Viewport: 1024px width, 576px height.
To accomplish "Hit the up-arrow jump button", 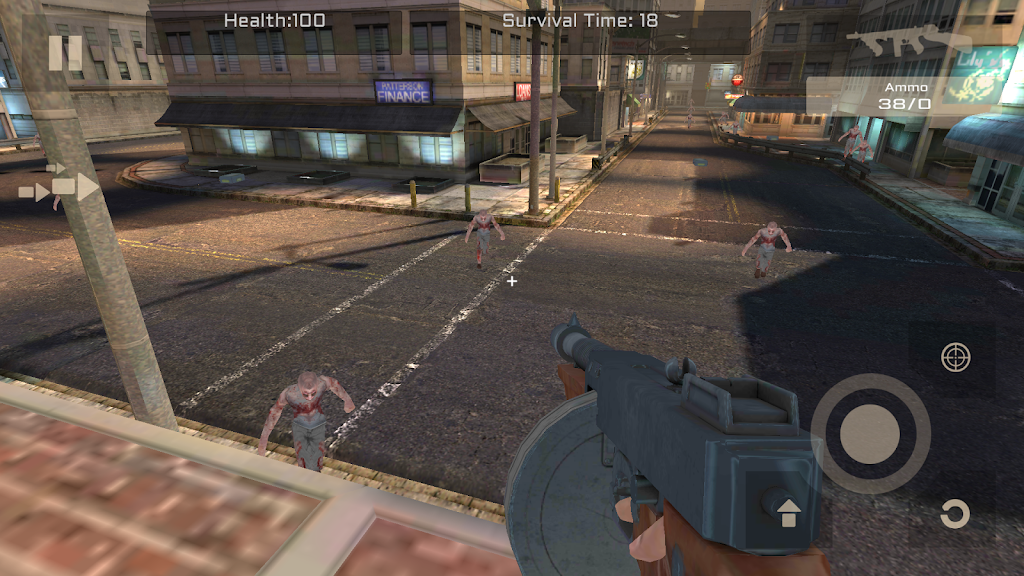I will coord(789,511).
